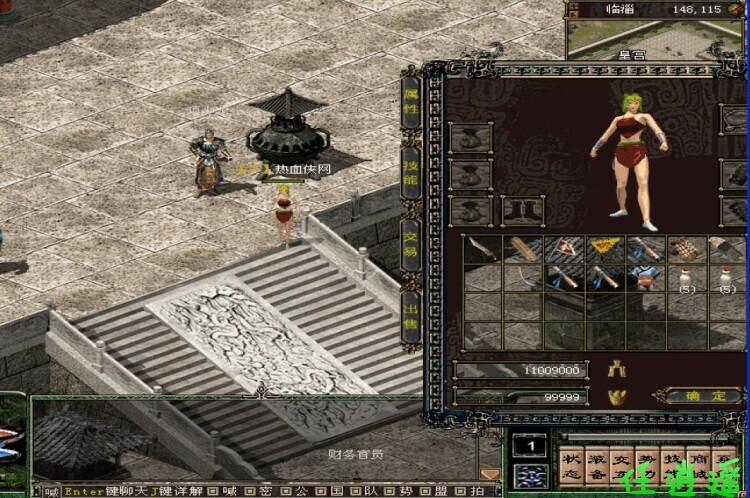Click the gold ingot currency icon
This screenshot has height=498, width=750.
coord(616,397)
